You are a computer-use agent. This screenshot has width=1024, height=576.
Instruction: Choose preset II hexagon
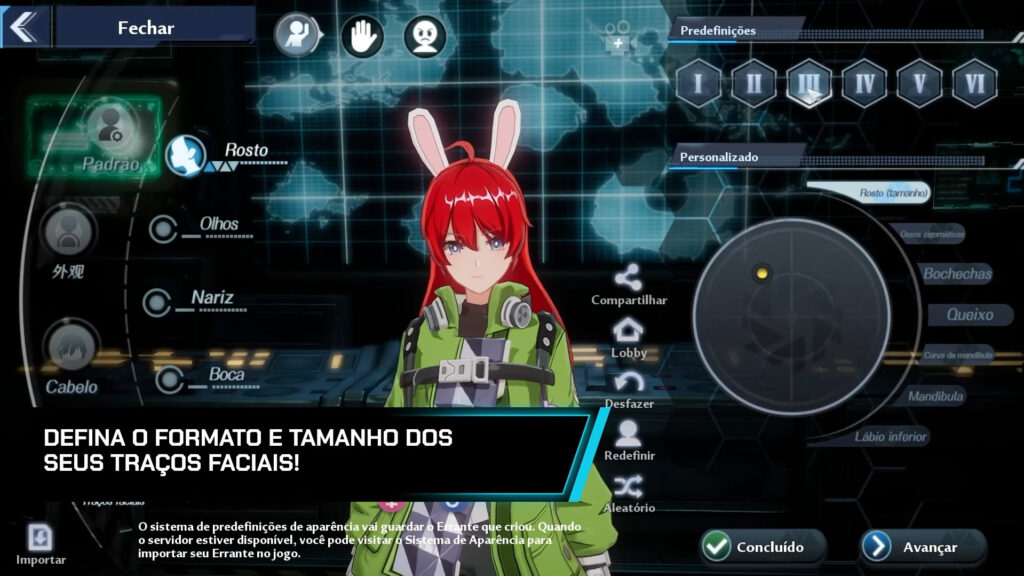(x=753, y=83)
